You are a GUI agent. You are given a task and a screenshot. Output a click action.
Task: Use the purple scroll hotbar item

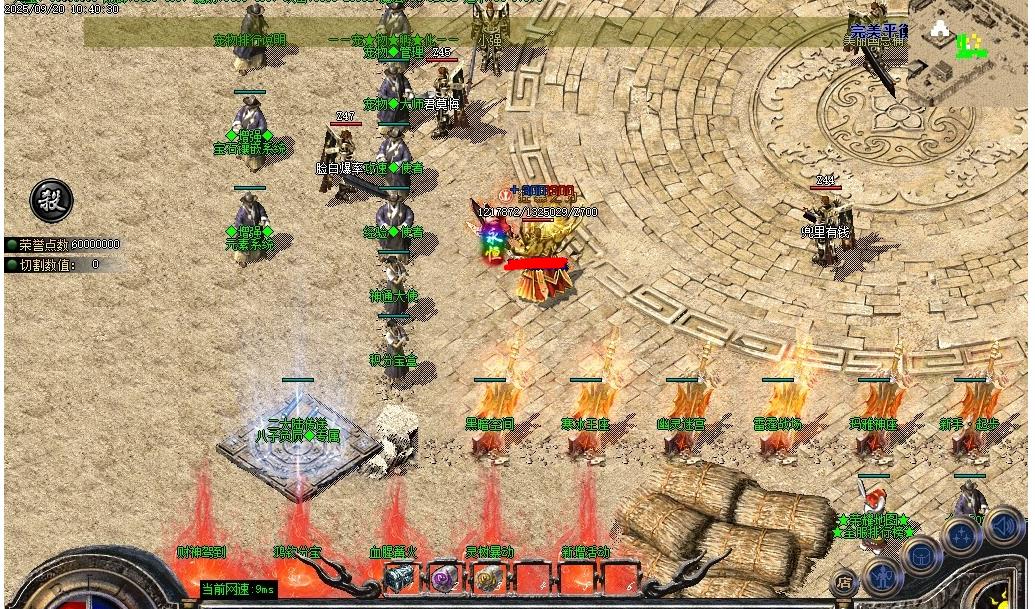[x=444, y=578]
